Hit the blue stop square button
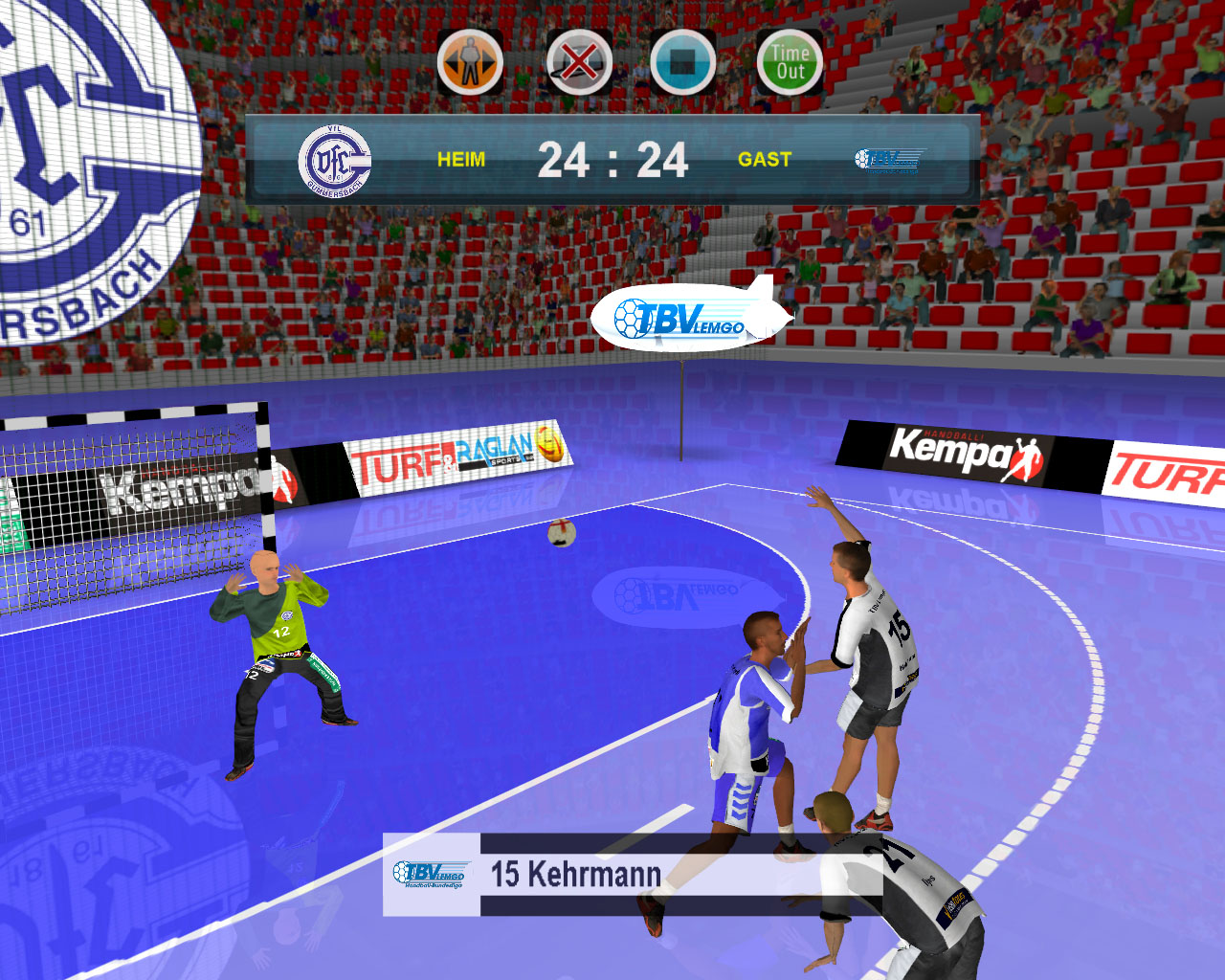The height and width of the screenshot is (980, 1225). 682,62
